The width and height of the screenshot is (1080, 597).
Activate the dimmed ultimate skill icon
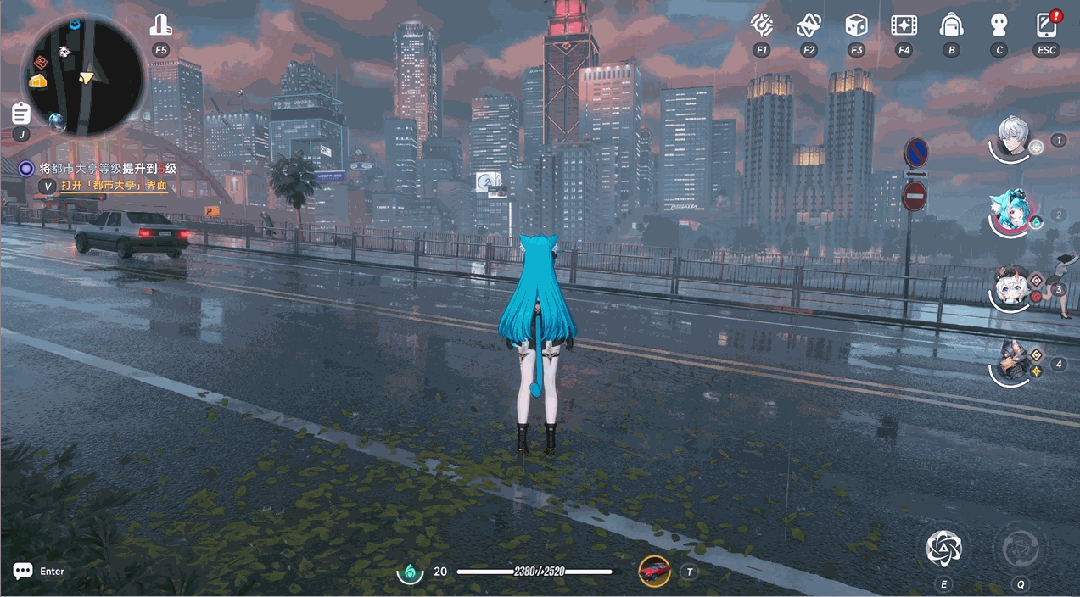tap(1020, 547)
